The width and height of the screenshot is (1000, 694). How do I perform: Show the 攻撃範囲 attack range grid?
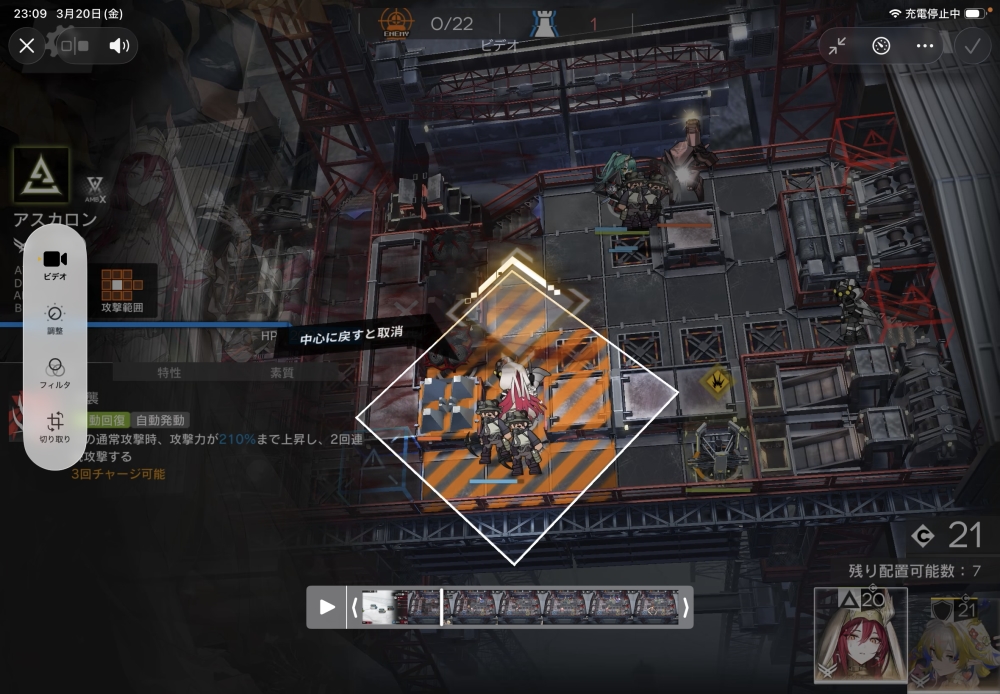122,290
